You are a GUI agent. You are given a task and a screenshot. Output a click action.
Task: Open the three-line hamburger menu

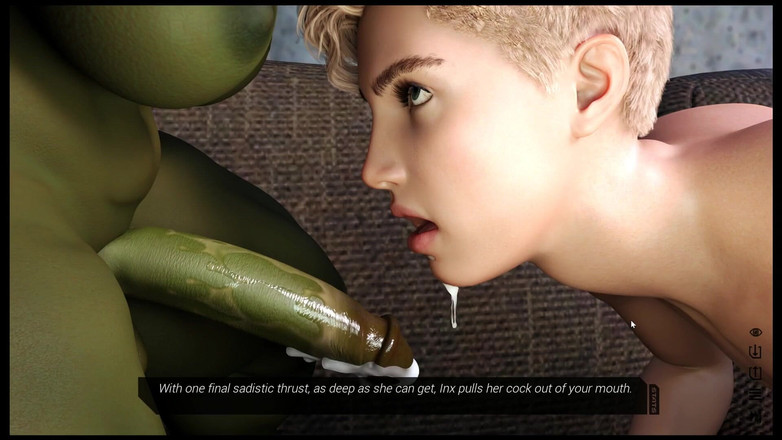pyautogui.click(x=755, y=392)
